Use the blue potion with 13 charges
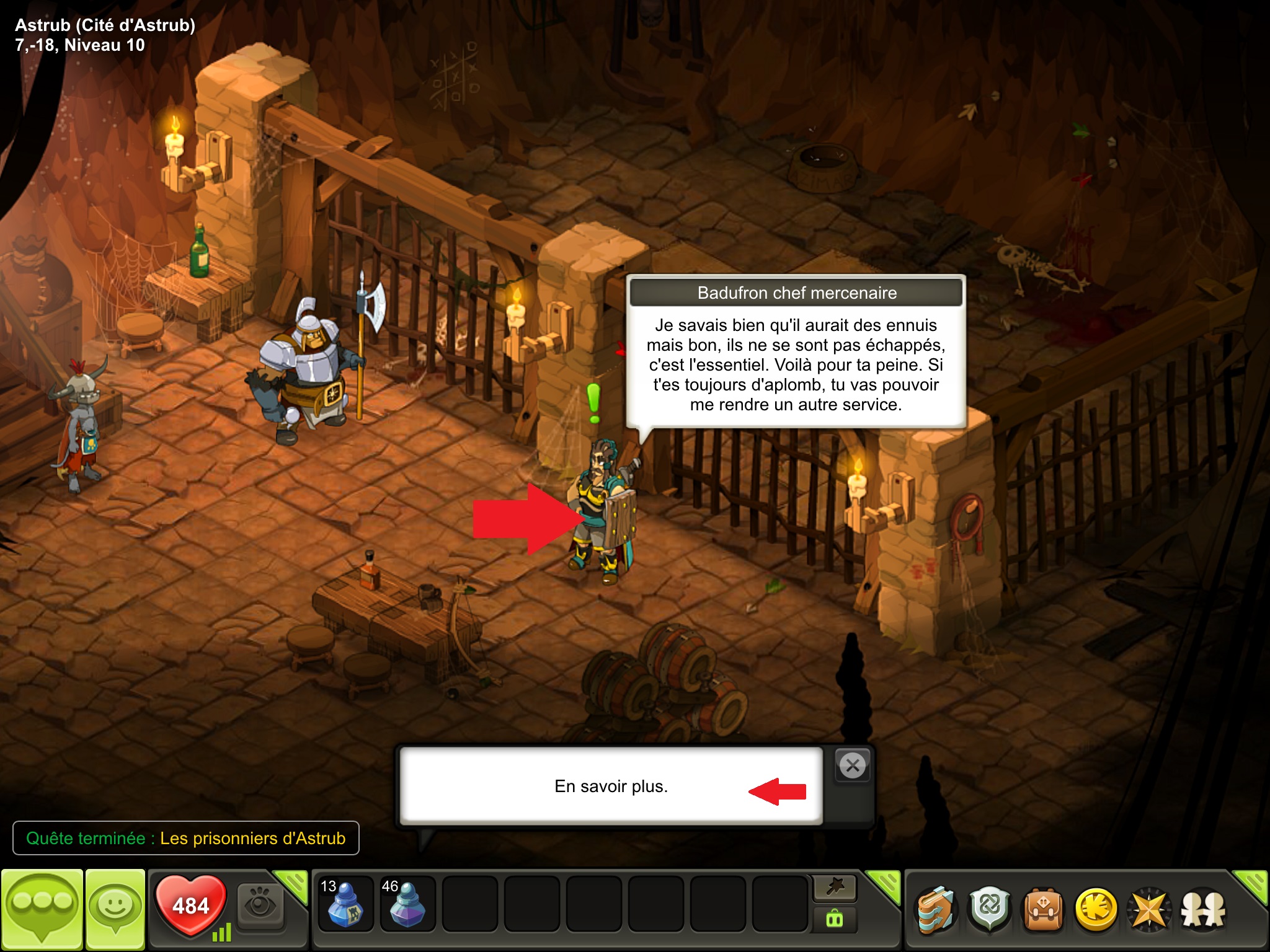This screenshot has width=1270, height=952. [345, 904]
